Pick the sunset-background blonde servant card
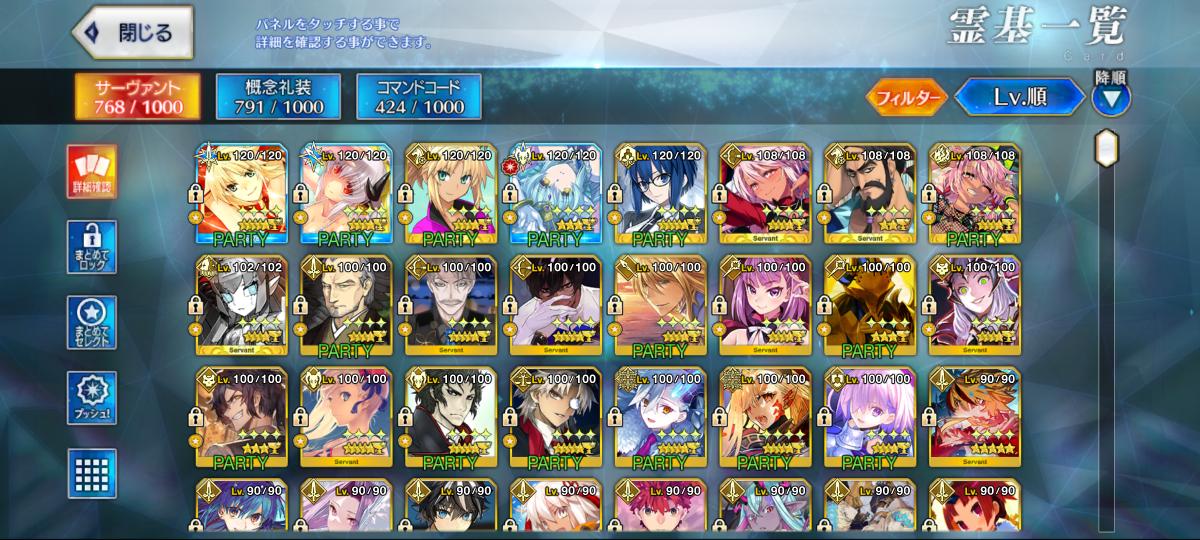Image resolution: width=1200 pixels, height=540 pixels. (660, 307)
